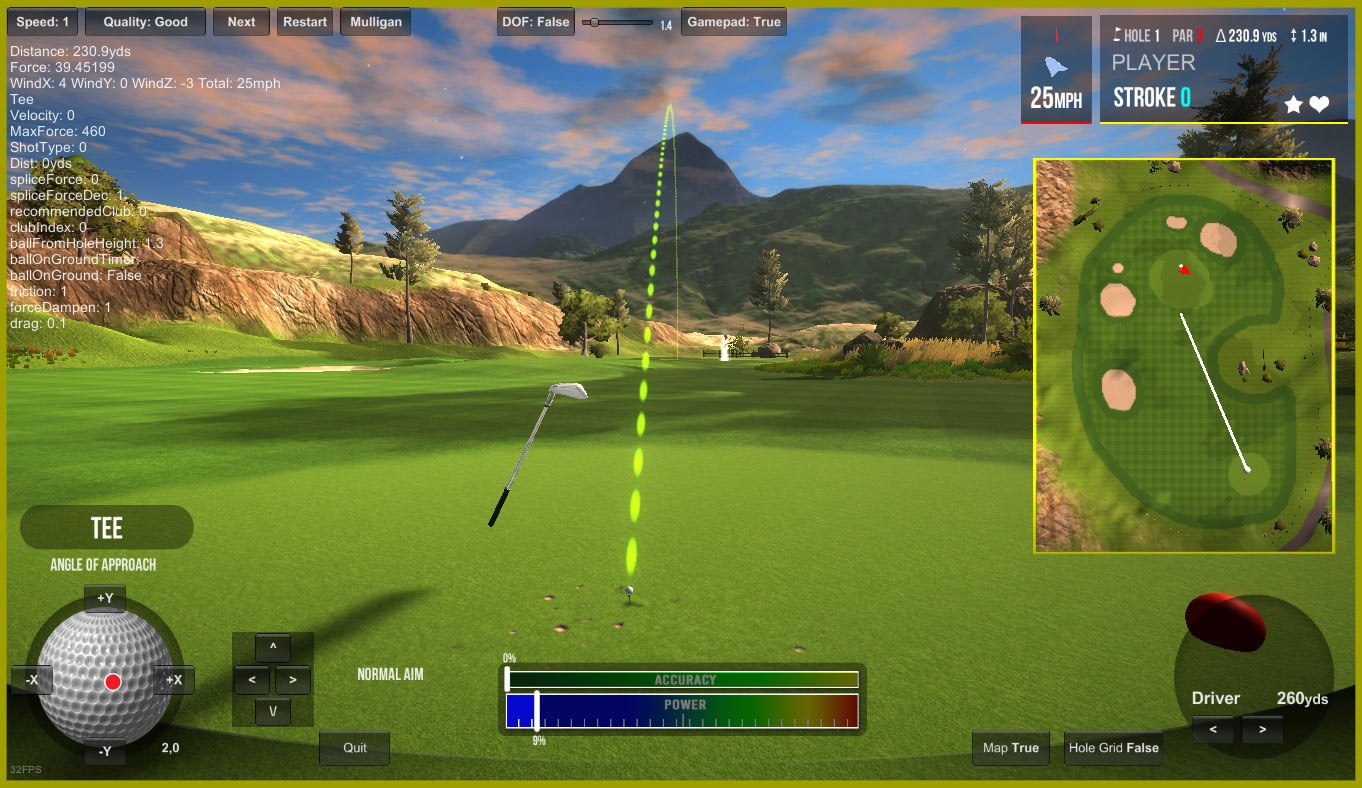This screenshot has height=788, width=1362.
Task: Click the Speed: 1 button
Action: tap(43, 22)
